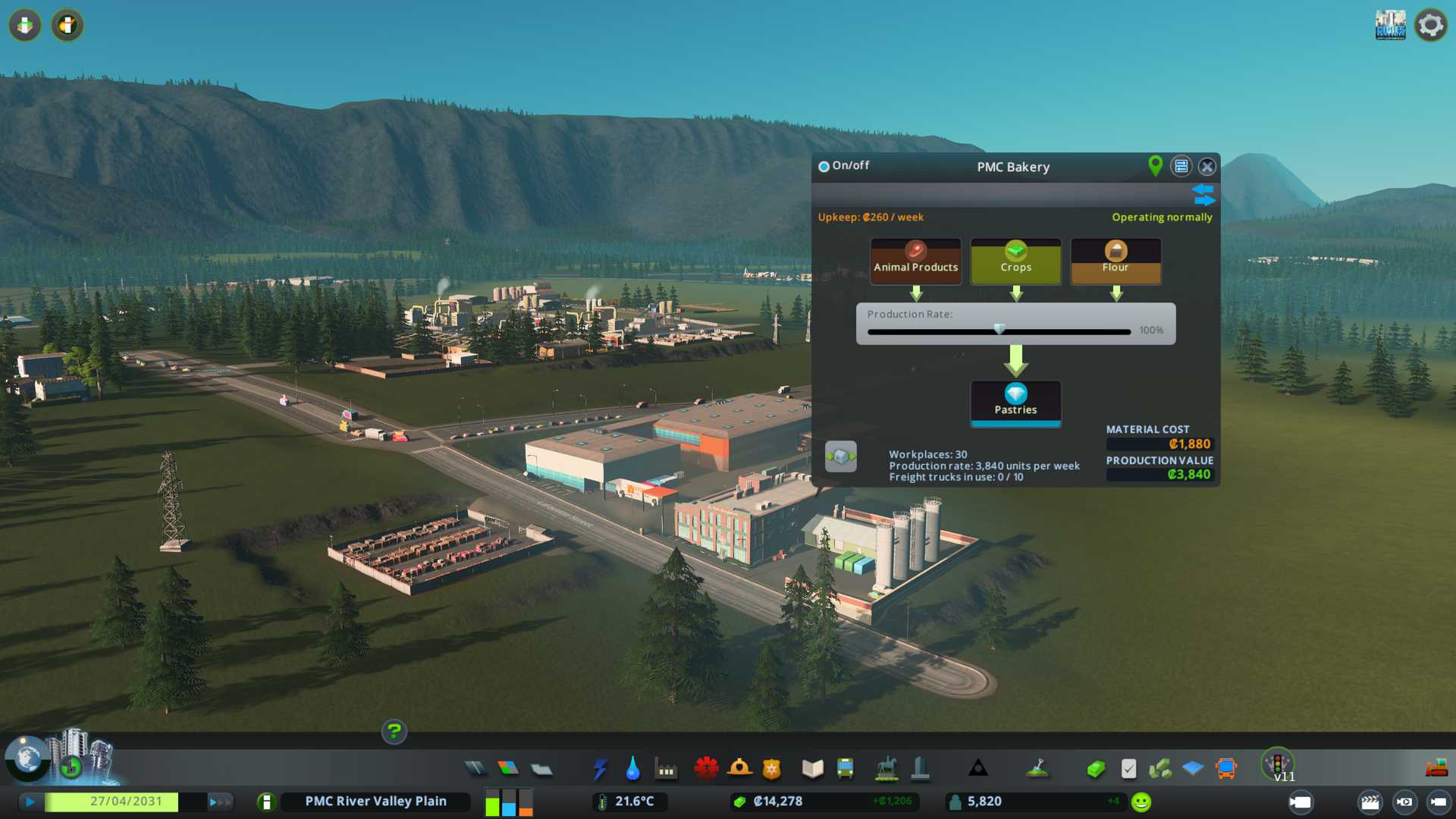Viewport: 1456px width, 819px height.
Task: Open the zoning tool menu
Action: [x=508, y=769]
